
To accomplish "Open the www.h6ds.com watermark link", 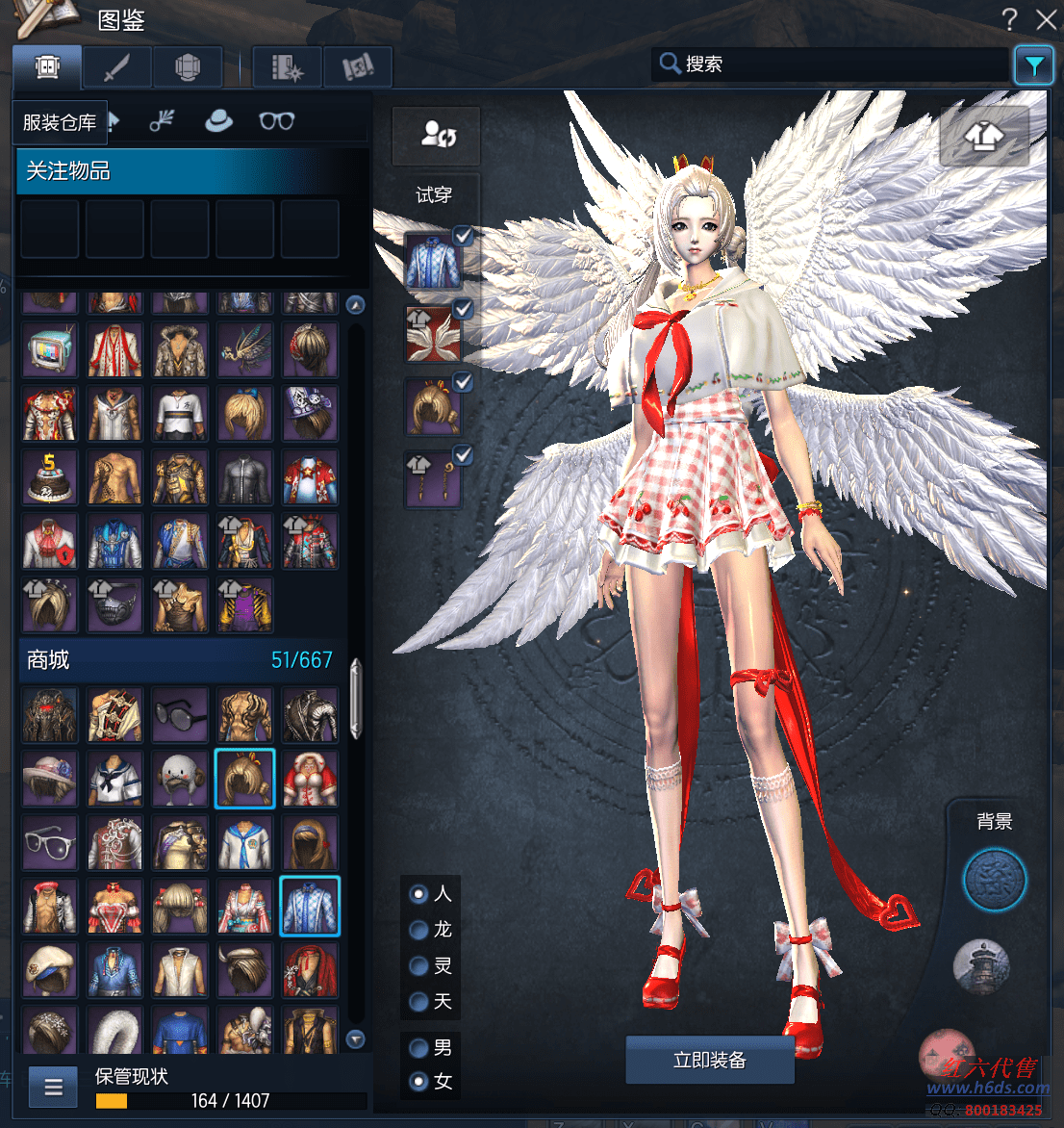I will point(987,1089).
